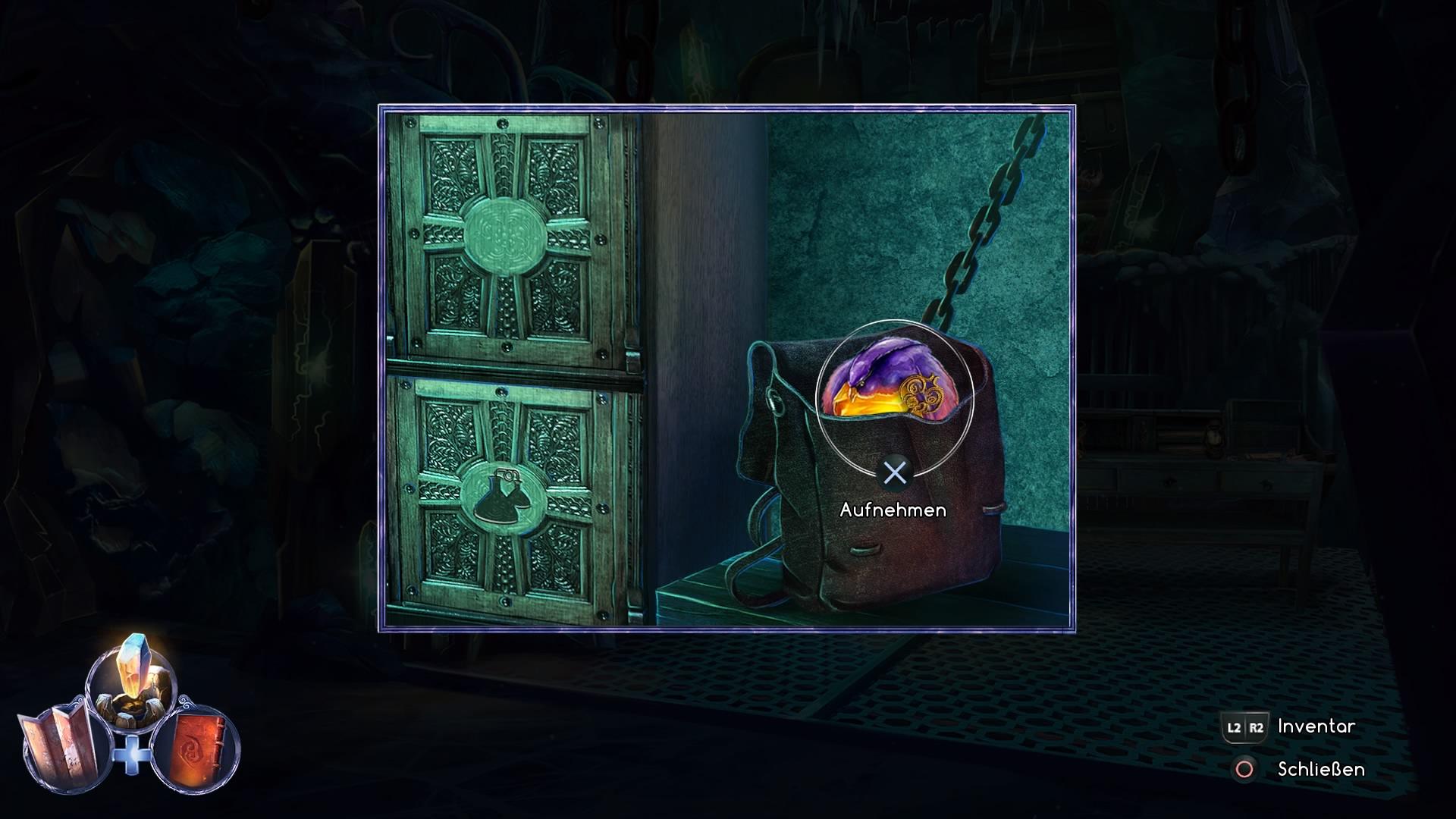The height and width of the screenshot is (819, 1456).
Task: Pick up the highlighted purple bird emblem
Action: (894, 388)
